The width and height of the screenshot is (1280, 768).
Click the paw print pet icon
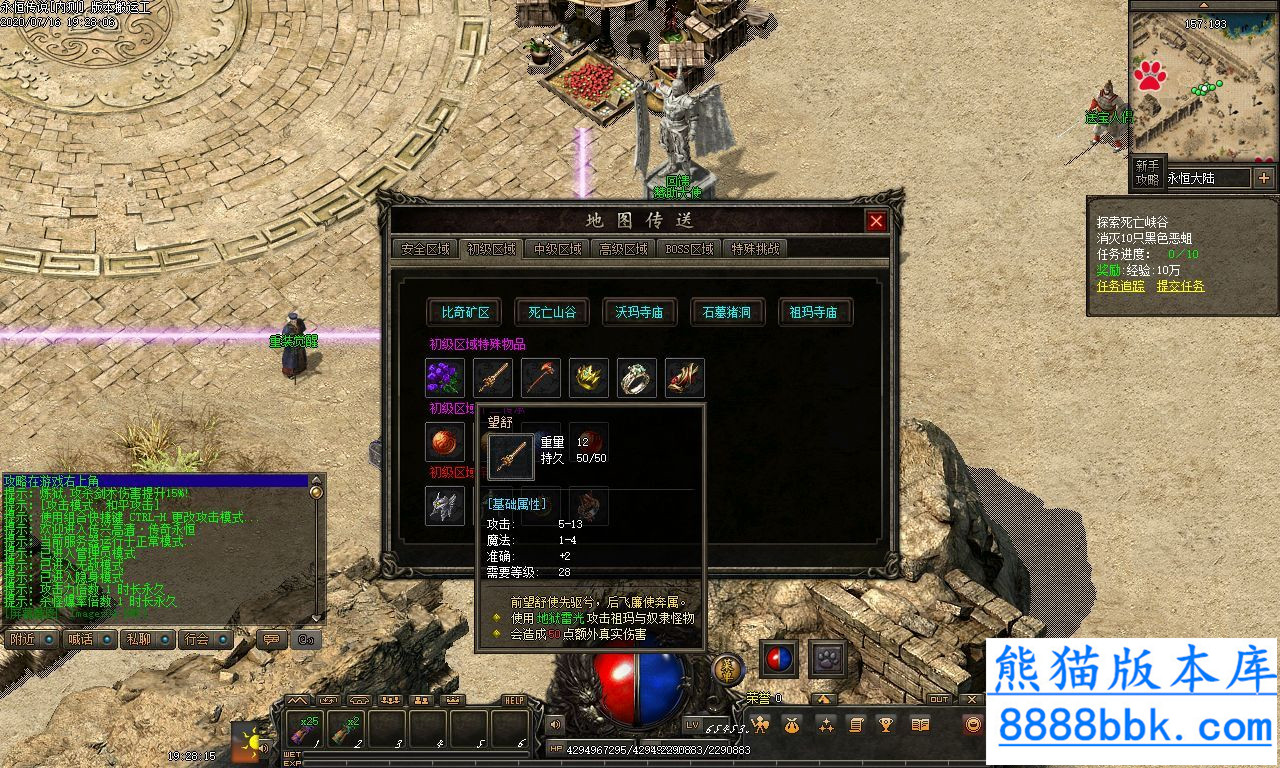828,659
